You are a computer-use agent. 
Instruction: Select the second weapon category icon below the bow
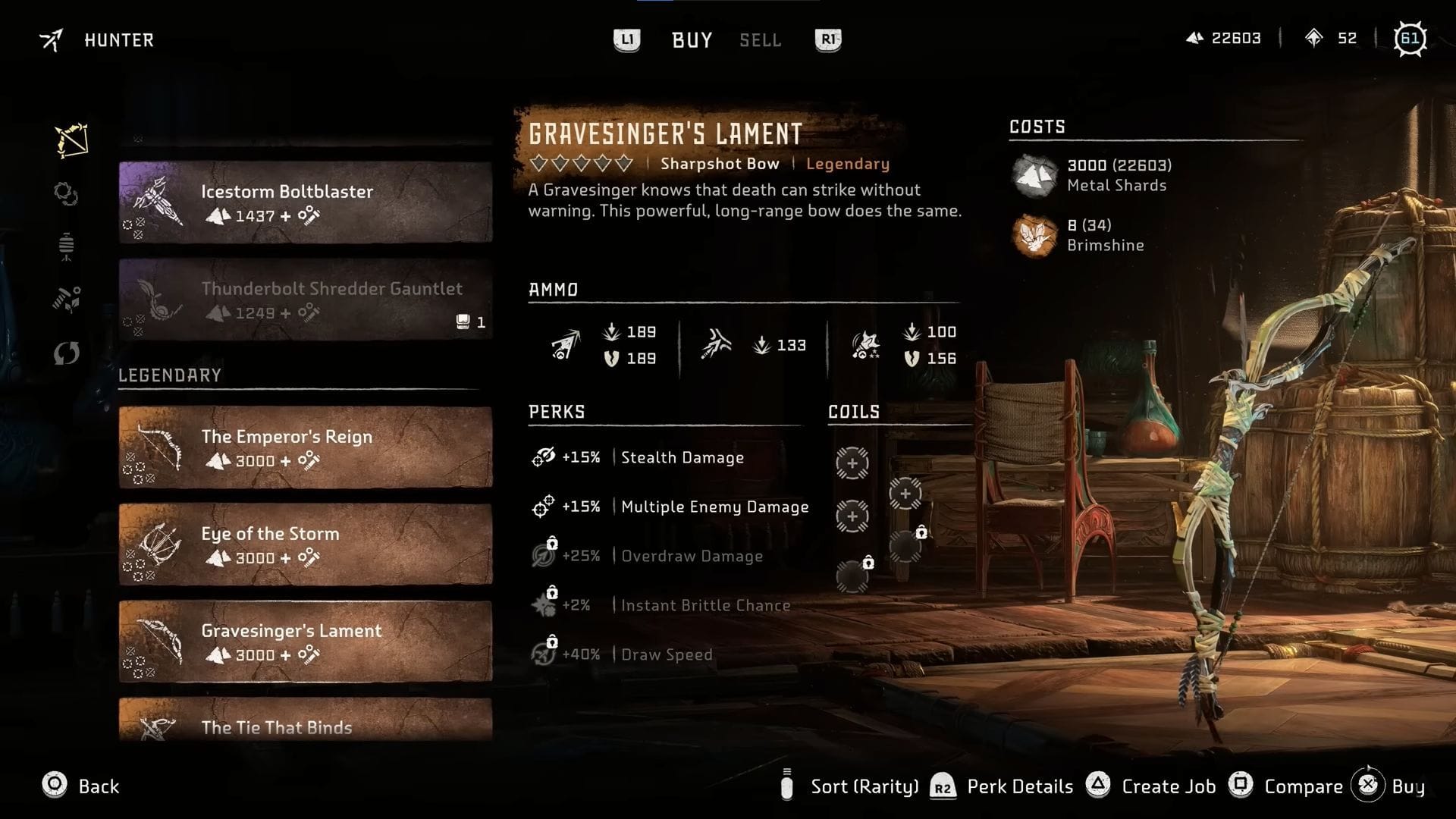point(67,195)
